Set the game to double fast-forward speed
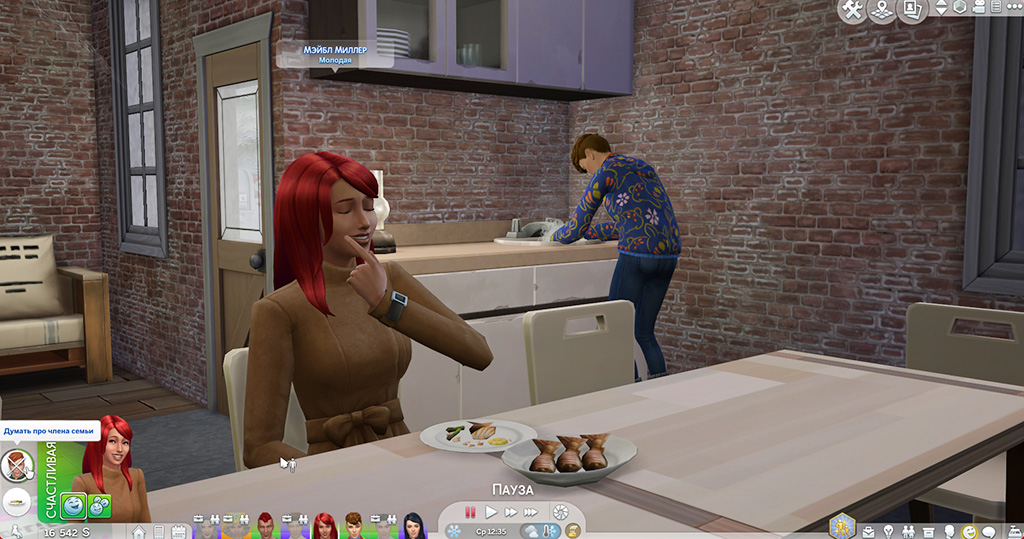Screen dimensions: 1024x539 [509, 512]
